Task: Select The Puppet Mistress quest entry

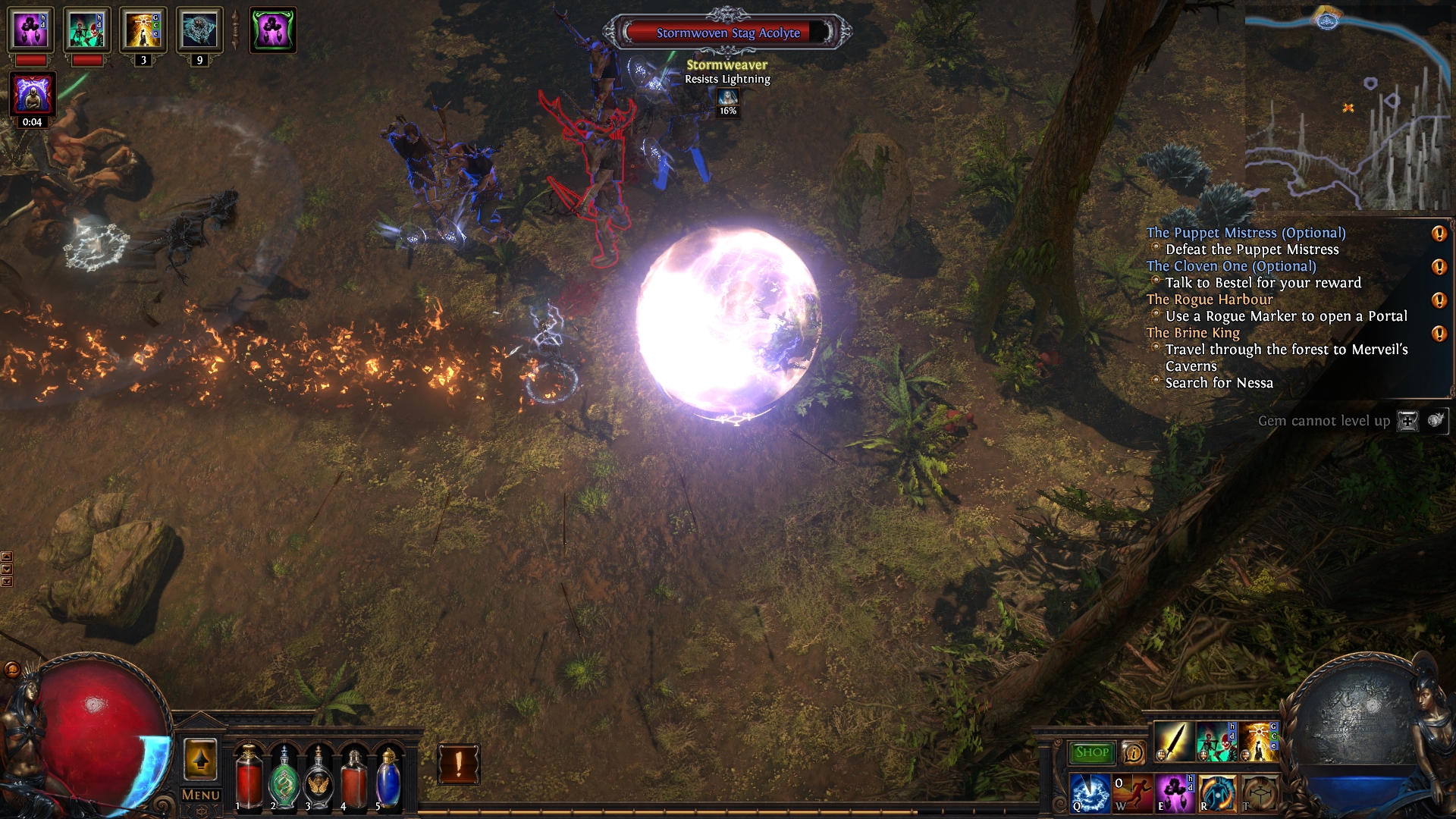Action: (1245, 233)
